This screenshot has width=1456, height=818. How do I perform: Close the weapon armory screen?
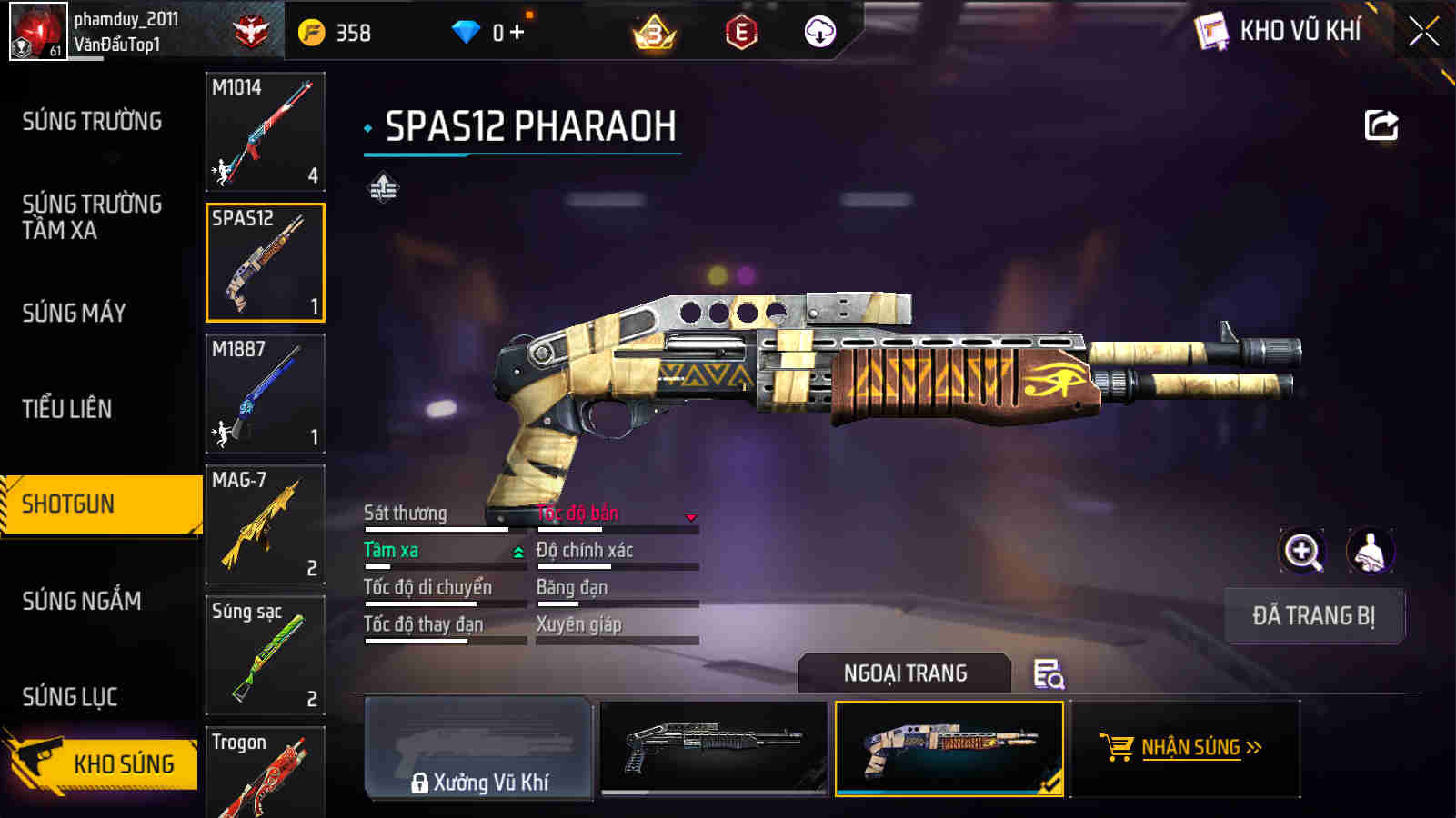pyautogui.click(x=1423, y=32)
